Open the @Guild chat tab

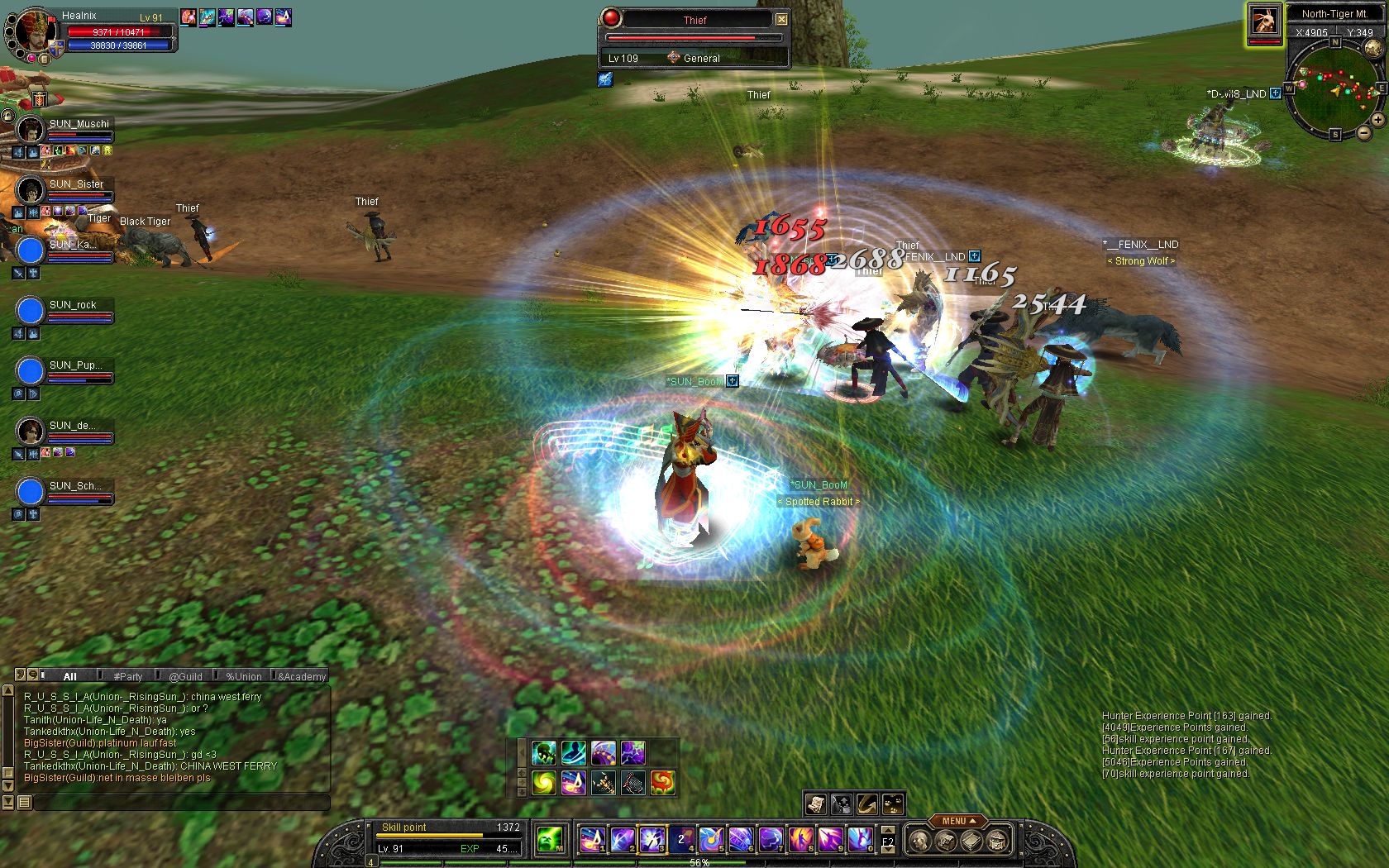[185, 676]
